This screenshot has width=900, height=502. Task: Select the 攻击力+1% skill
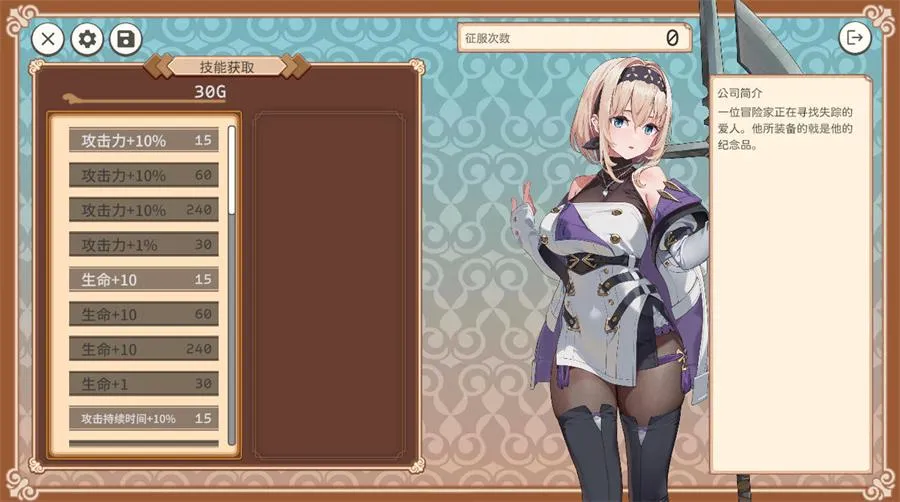(x=144, y=244)
